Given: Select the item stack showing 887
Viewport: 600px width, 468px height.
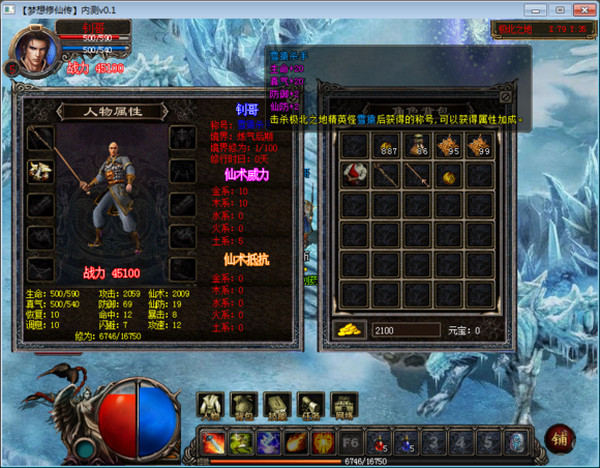Looking at the screenshot, I should 386,146.
